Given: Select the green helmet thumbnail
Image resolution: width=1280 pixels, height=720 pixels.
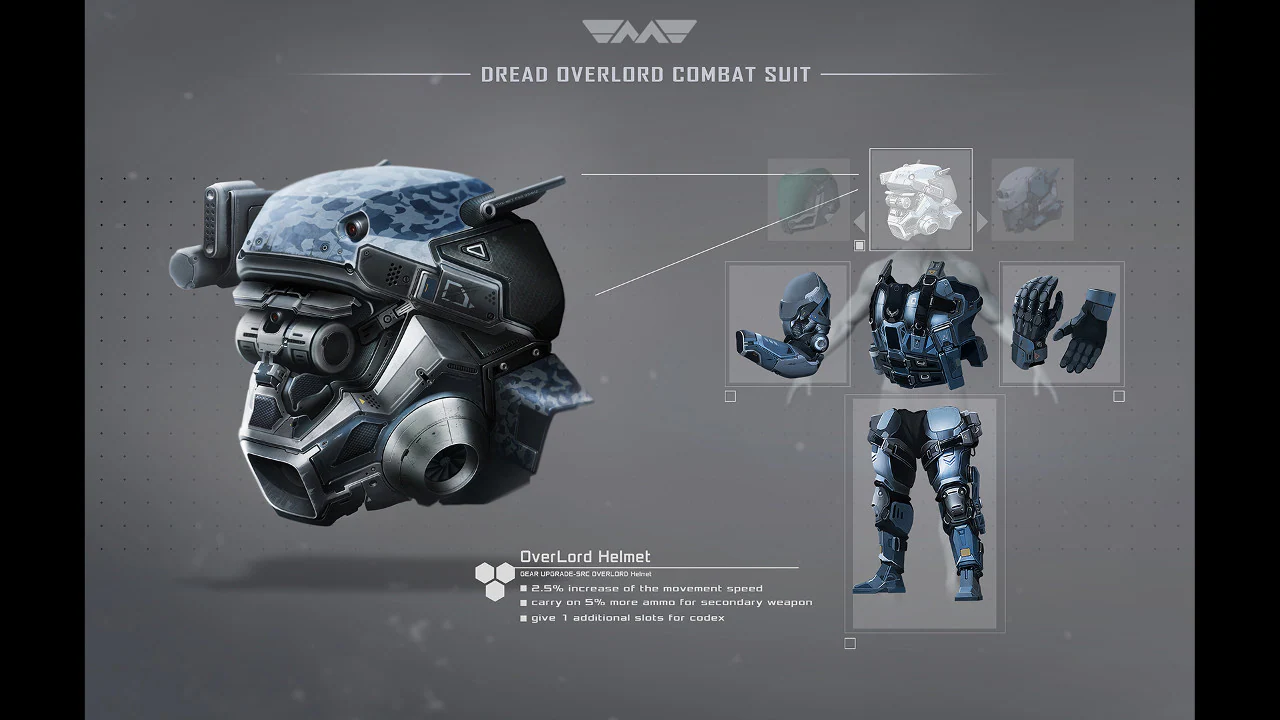Looking at the screenshot, I should tap(808, 199).
